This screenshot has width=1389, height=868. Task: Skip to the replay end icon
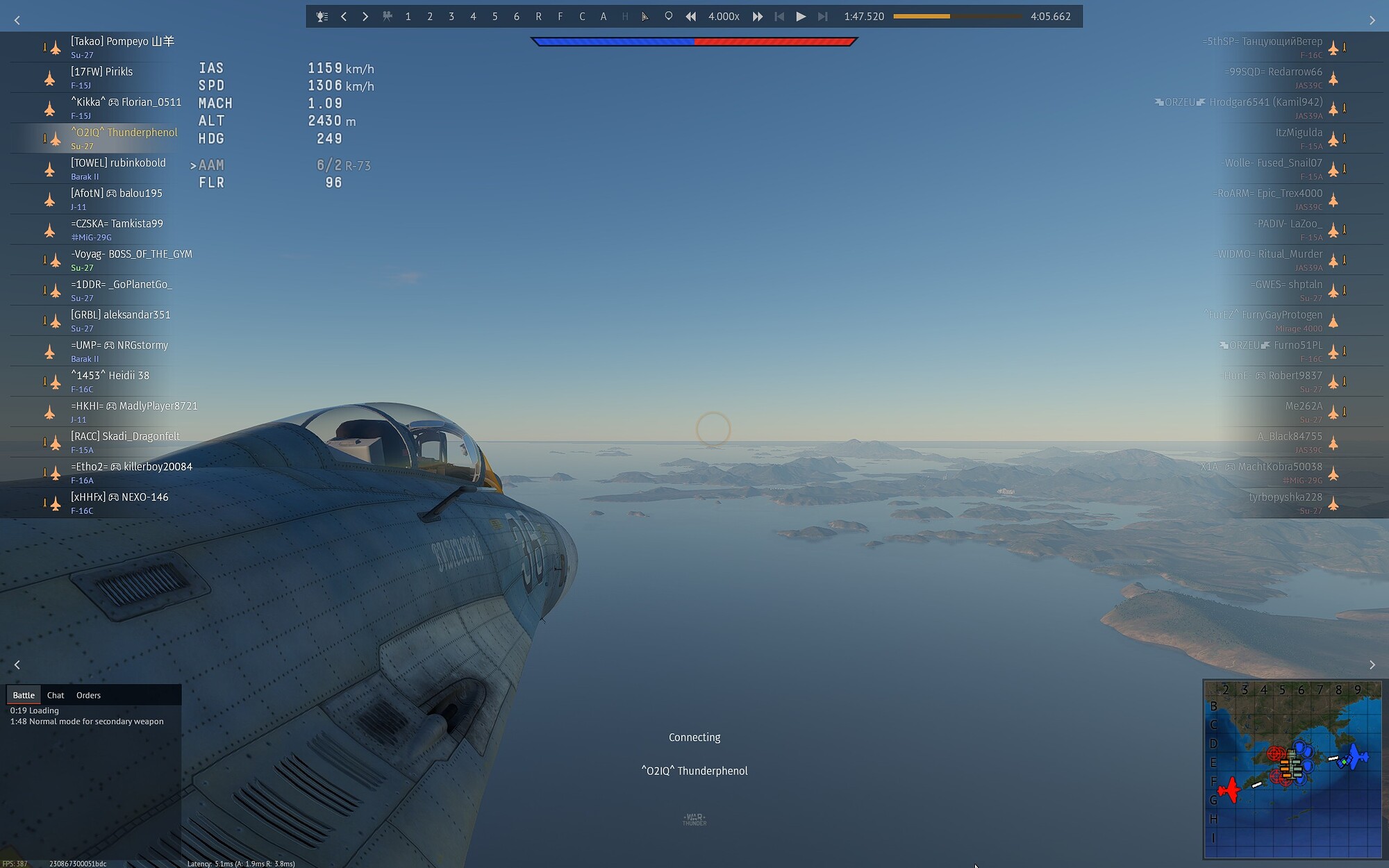pyautogui.click(x=822, y=16)
